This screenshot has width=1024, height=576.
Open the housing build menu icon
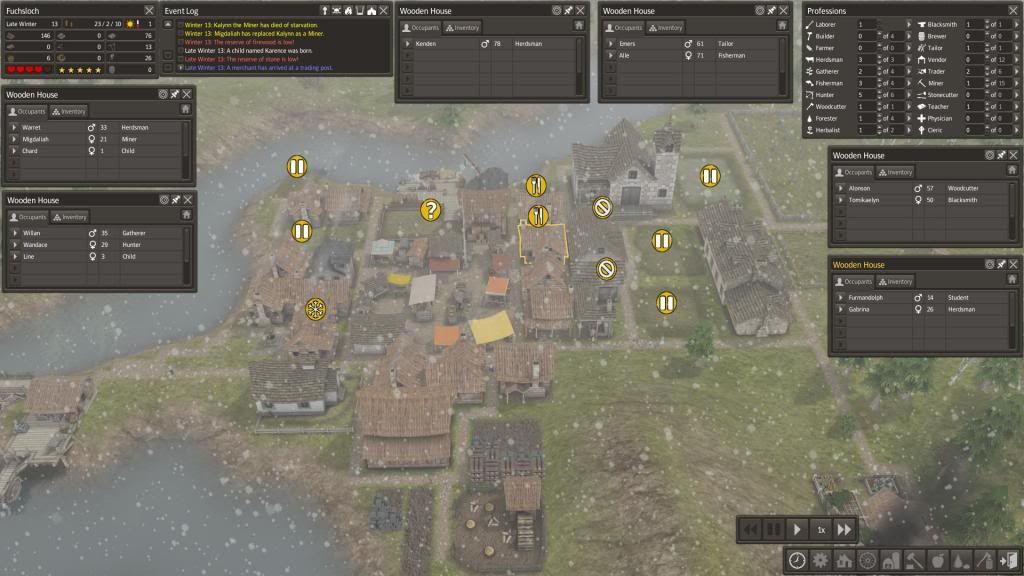(x=843, y=560)
